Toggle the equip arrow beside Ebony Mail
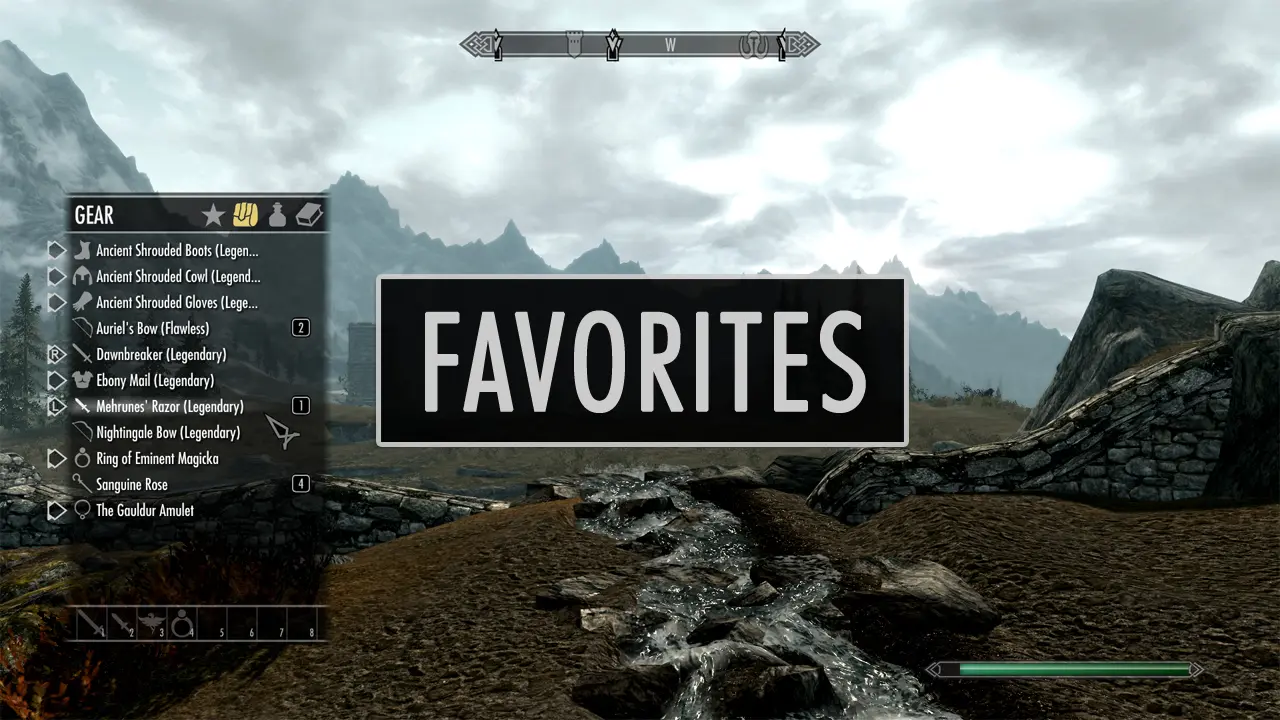 pos(57,380)
